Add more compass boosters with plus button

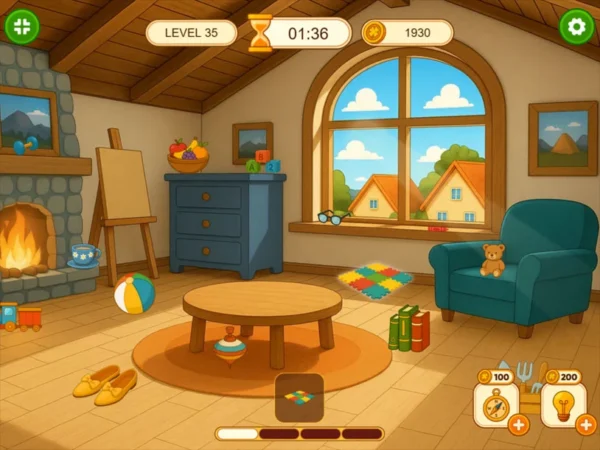point(519,425)
